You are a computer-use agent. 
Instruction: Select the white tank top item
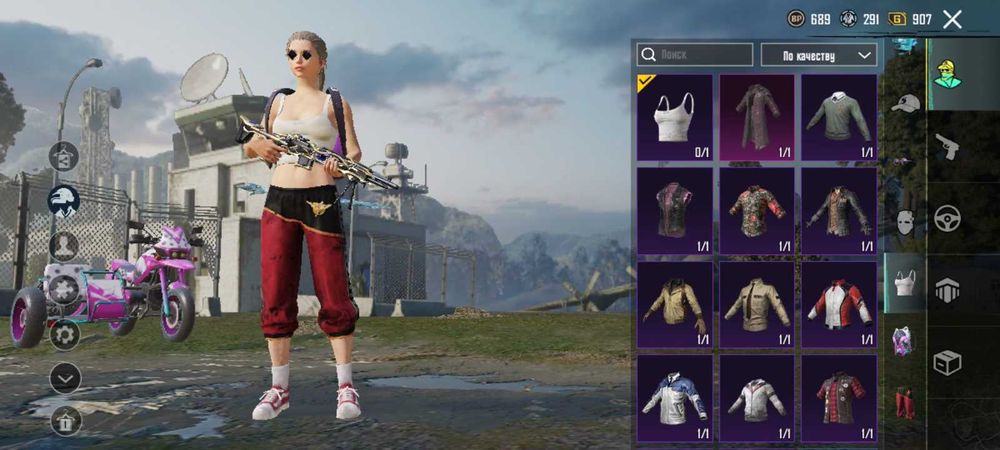pos(675,117)
